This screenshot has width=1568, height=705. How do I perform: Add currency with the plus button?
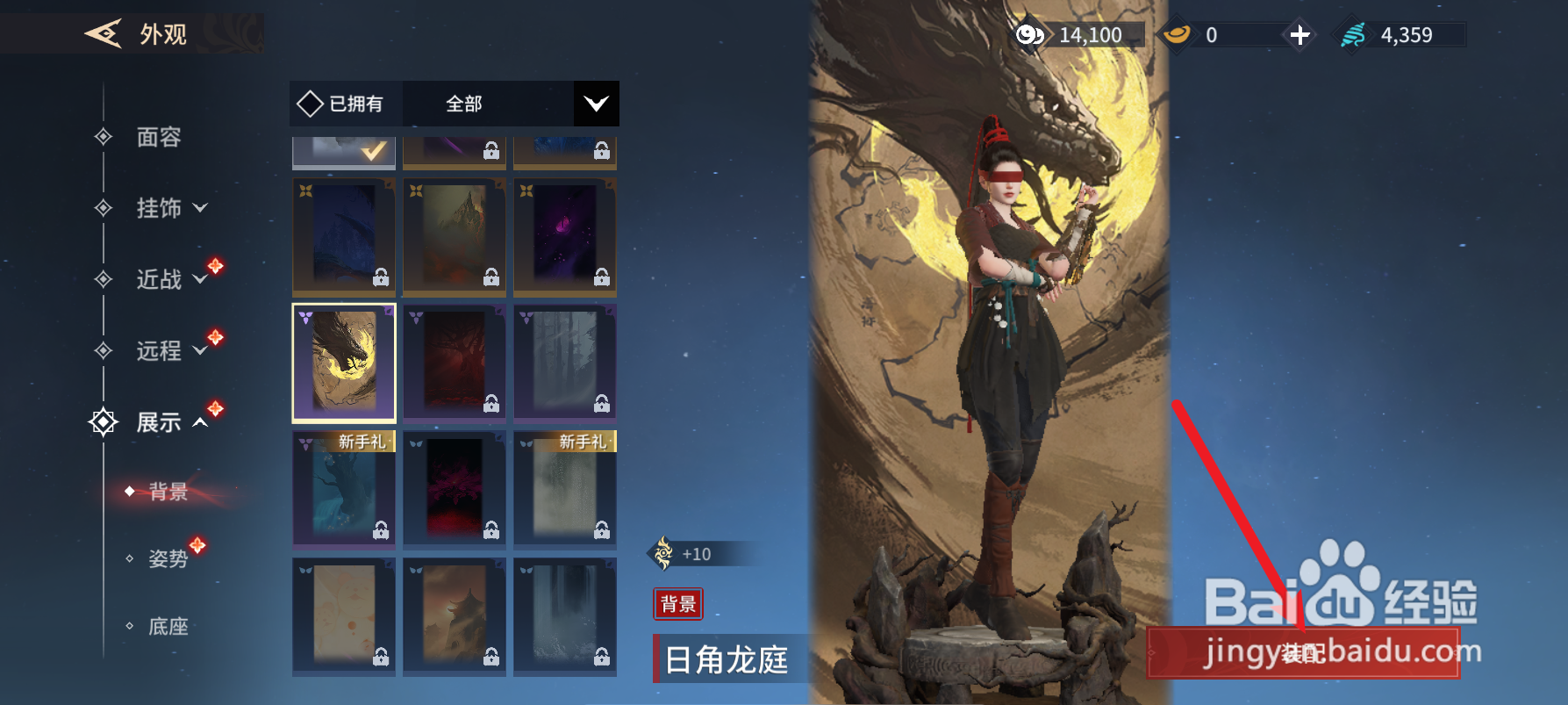pos(1300,35)
